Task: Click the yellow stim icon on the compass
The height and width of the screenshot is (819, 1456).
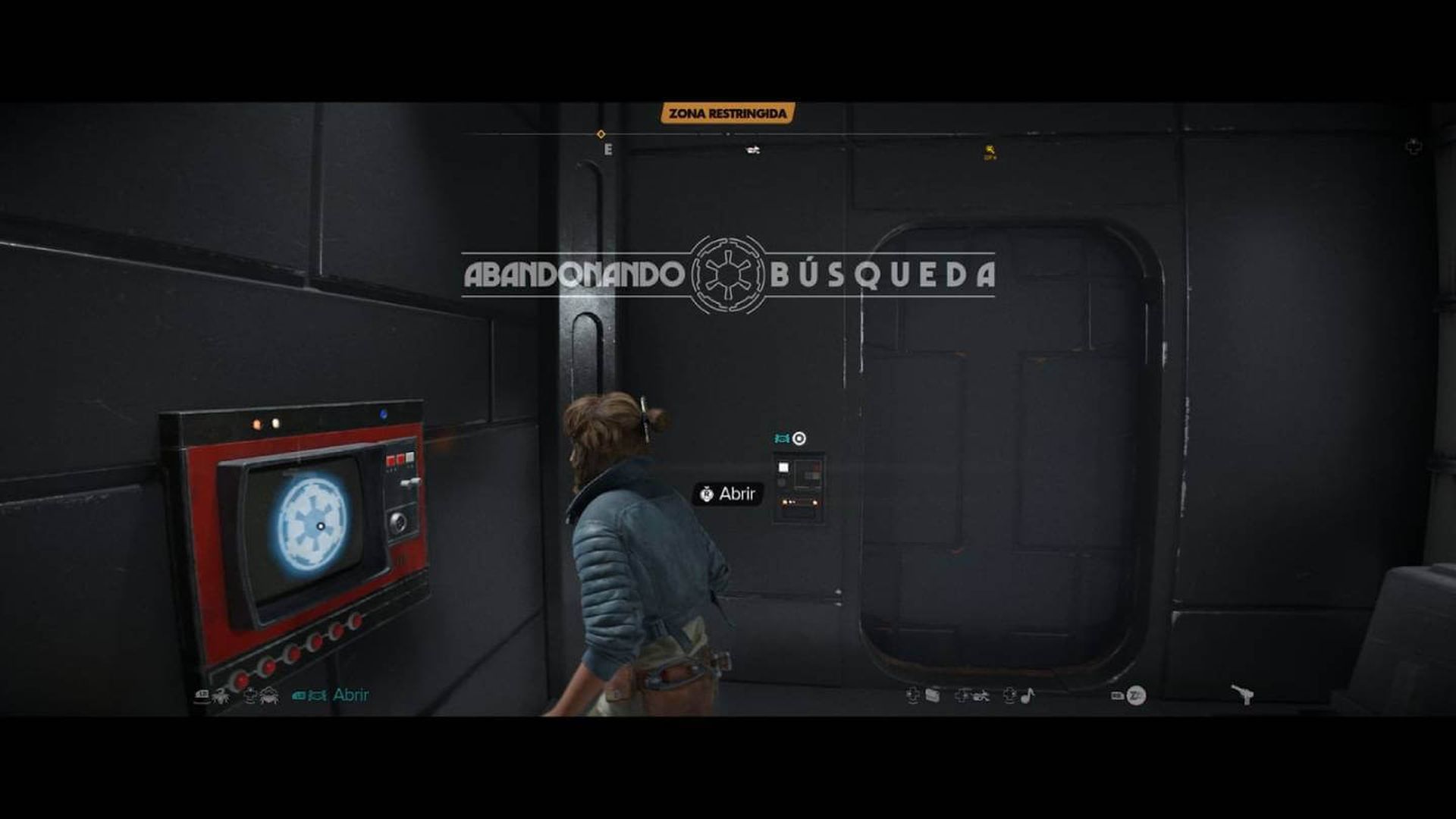Action: point(988,149)
